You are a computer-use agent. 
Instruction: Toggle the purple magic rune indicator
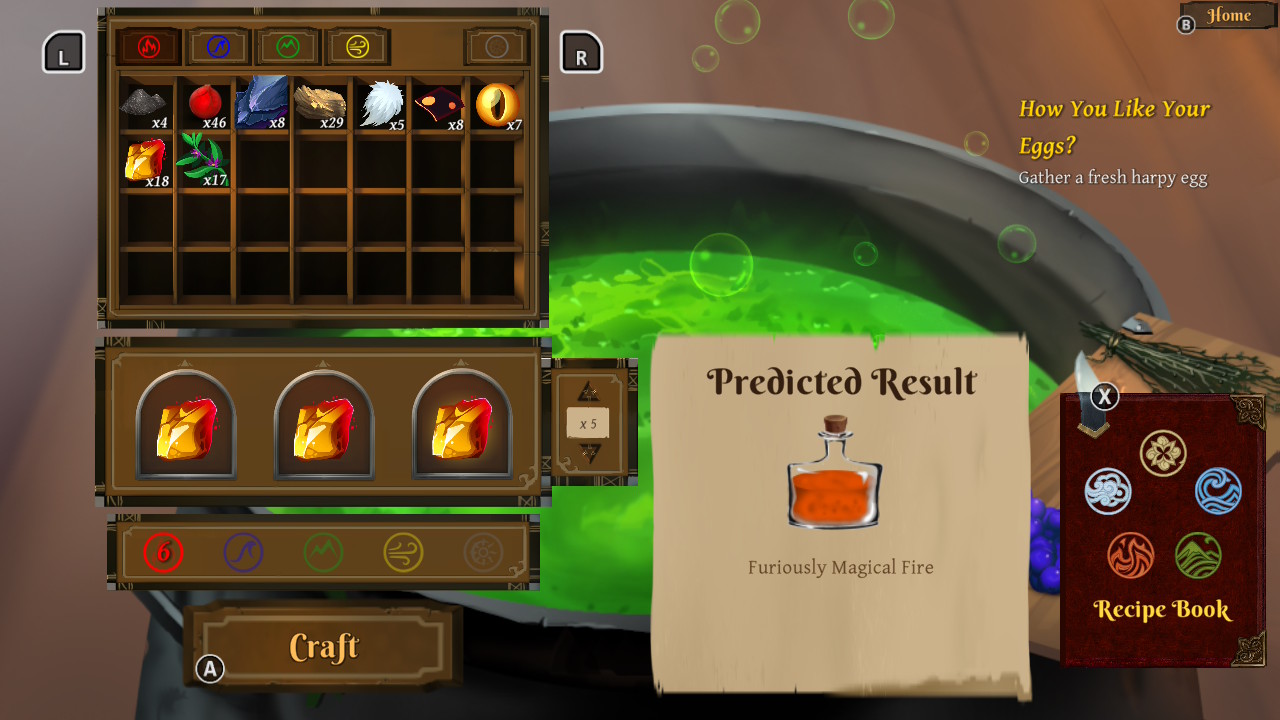(242, 553)
